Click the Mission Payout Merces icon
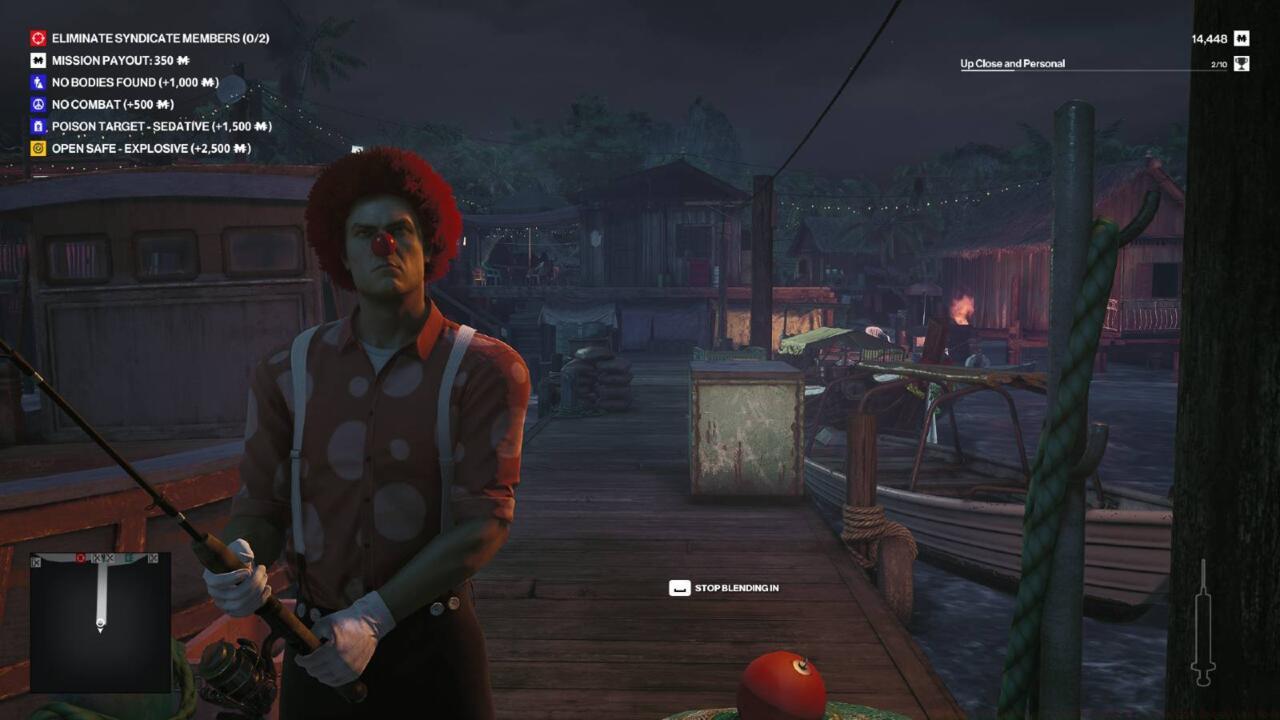The image size is (1280, 720). point(38,60)
